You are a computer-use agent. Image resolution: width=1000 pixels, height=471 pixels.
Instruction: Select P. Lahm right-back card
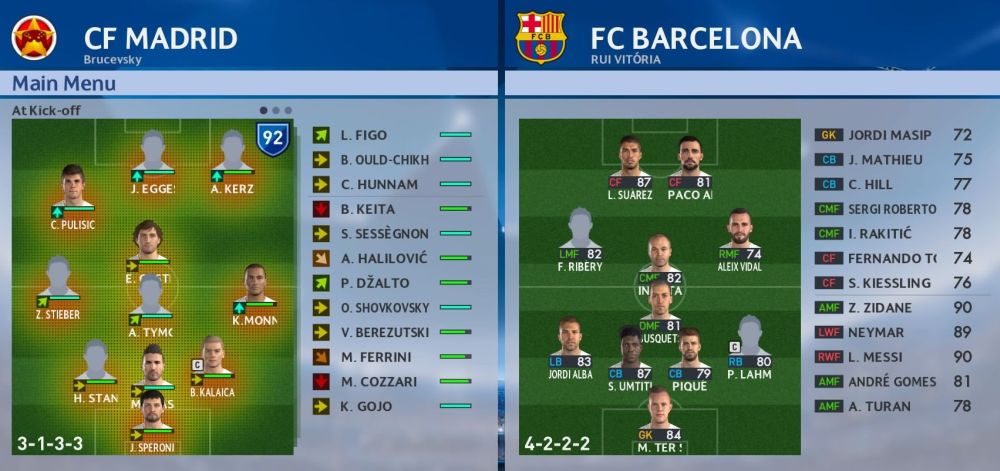click(748, 345)
